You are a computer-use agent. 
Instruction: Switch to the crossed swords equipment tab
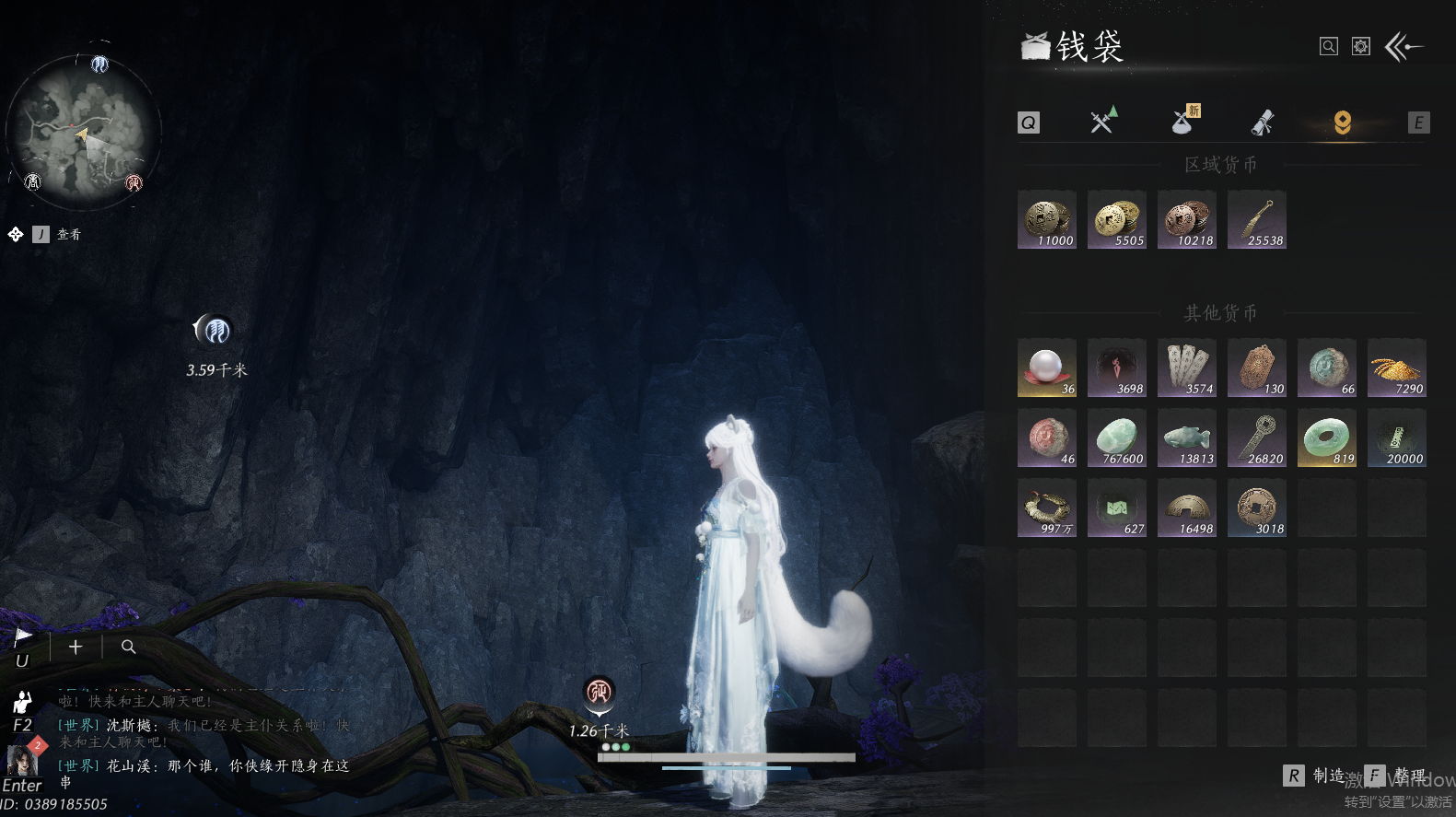click(1102, 122)
